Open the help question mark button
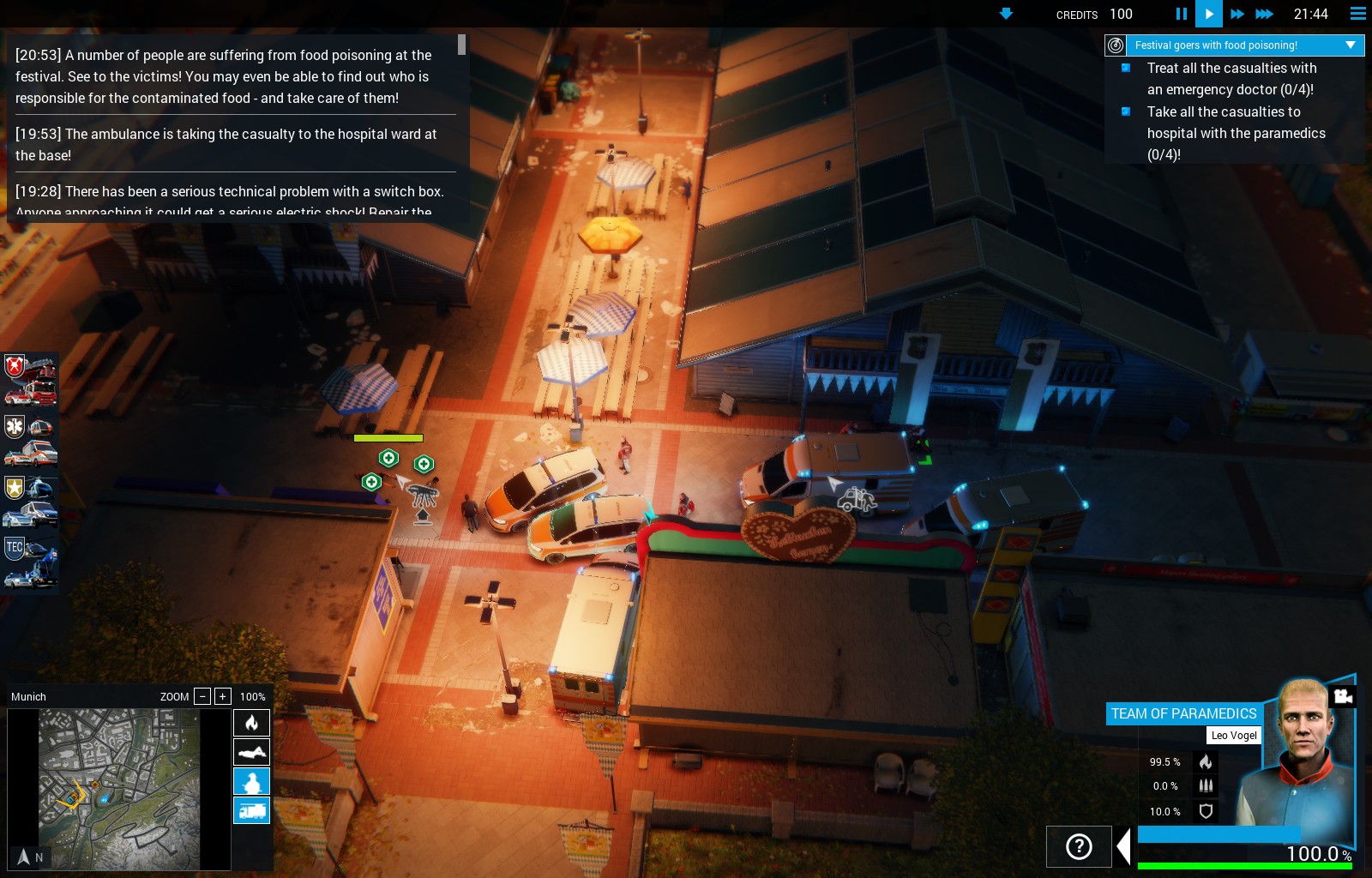This screenshot has height=878, width=1372. pyautogui.click(x=1079, y=847)
